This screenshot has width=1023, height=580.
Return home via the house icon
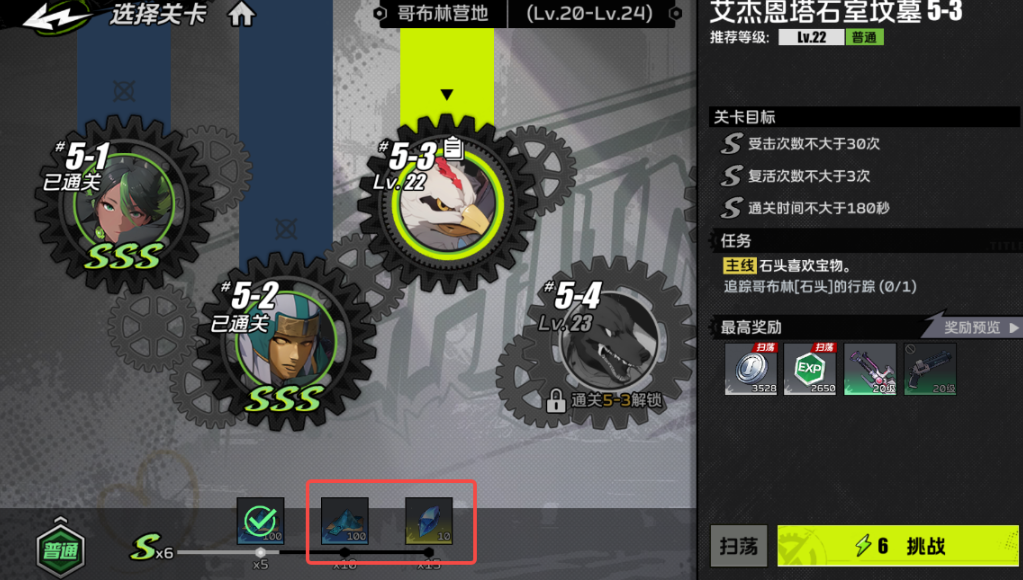(242, 15)
